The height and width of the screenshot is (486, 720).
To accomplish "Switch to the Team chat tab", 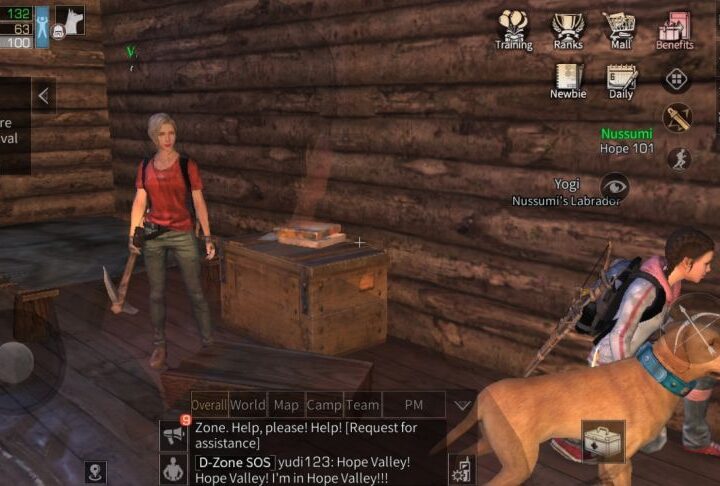I will [362, 405].
